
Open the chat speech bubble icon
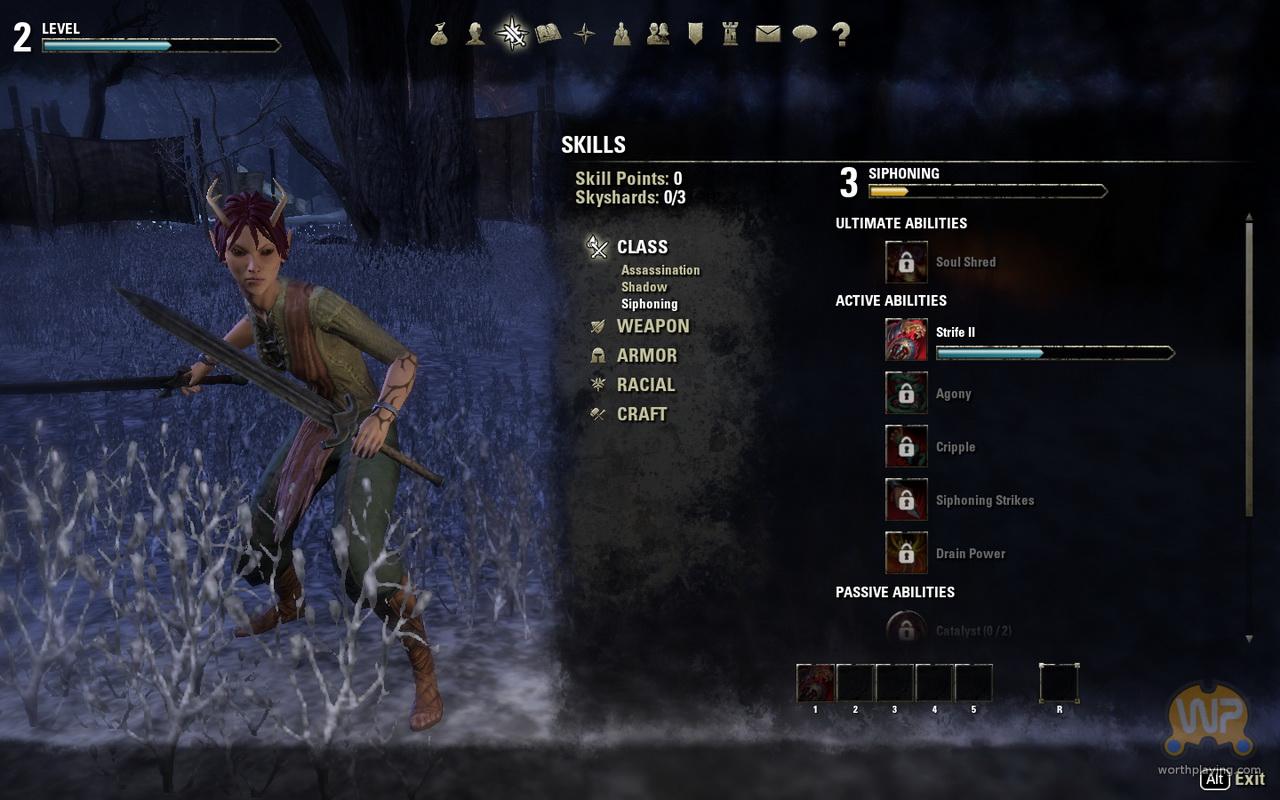click(804, 34)
